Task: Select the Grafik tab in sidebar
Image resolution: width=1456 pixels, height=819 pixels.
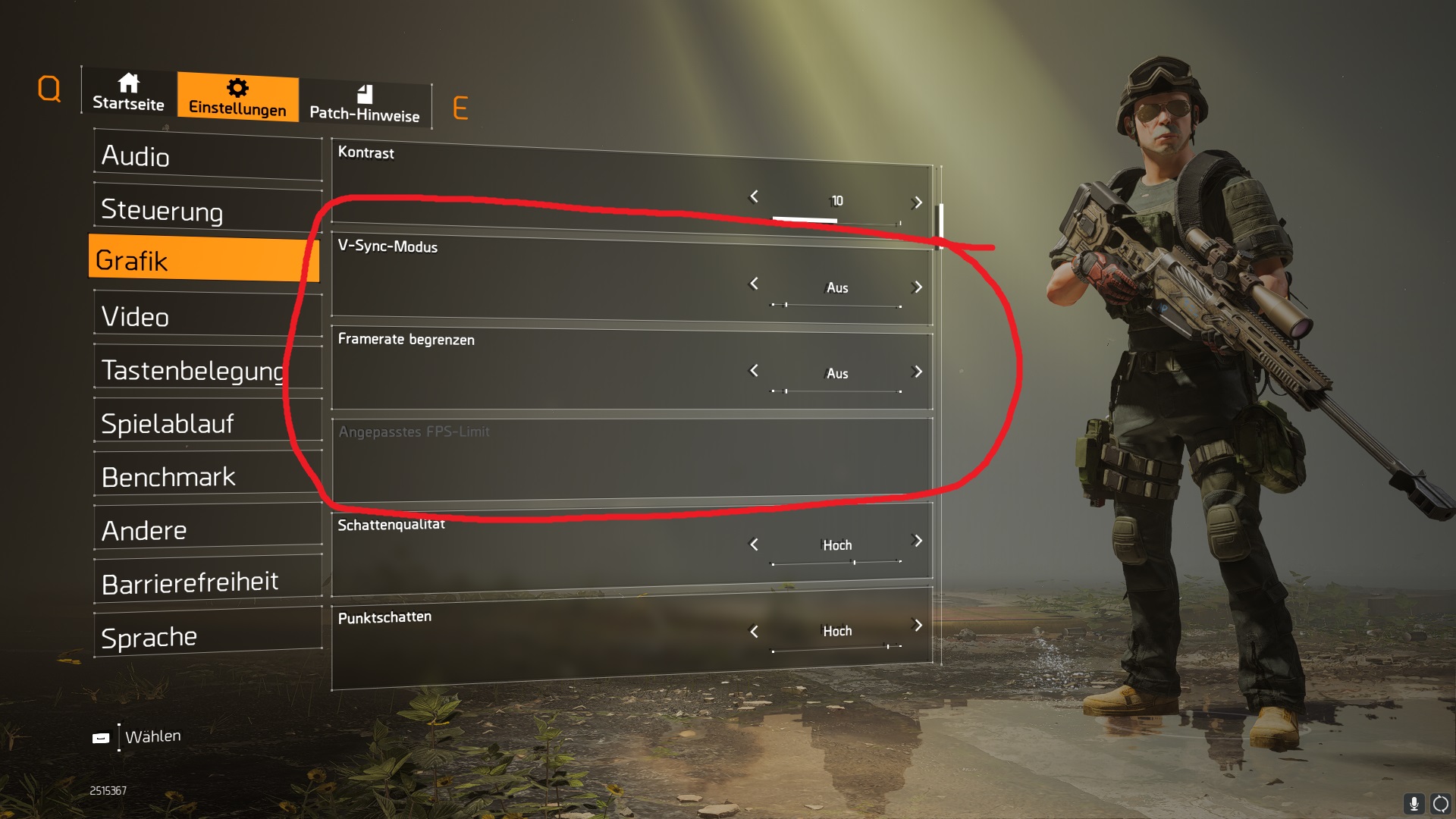Action: [205, 260]
